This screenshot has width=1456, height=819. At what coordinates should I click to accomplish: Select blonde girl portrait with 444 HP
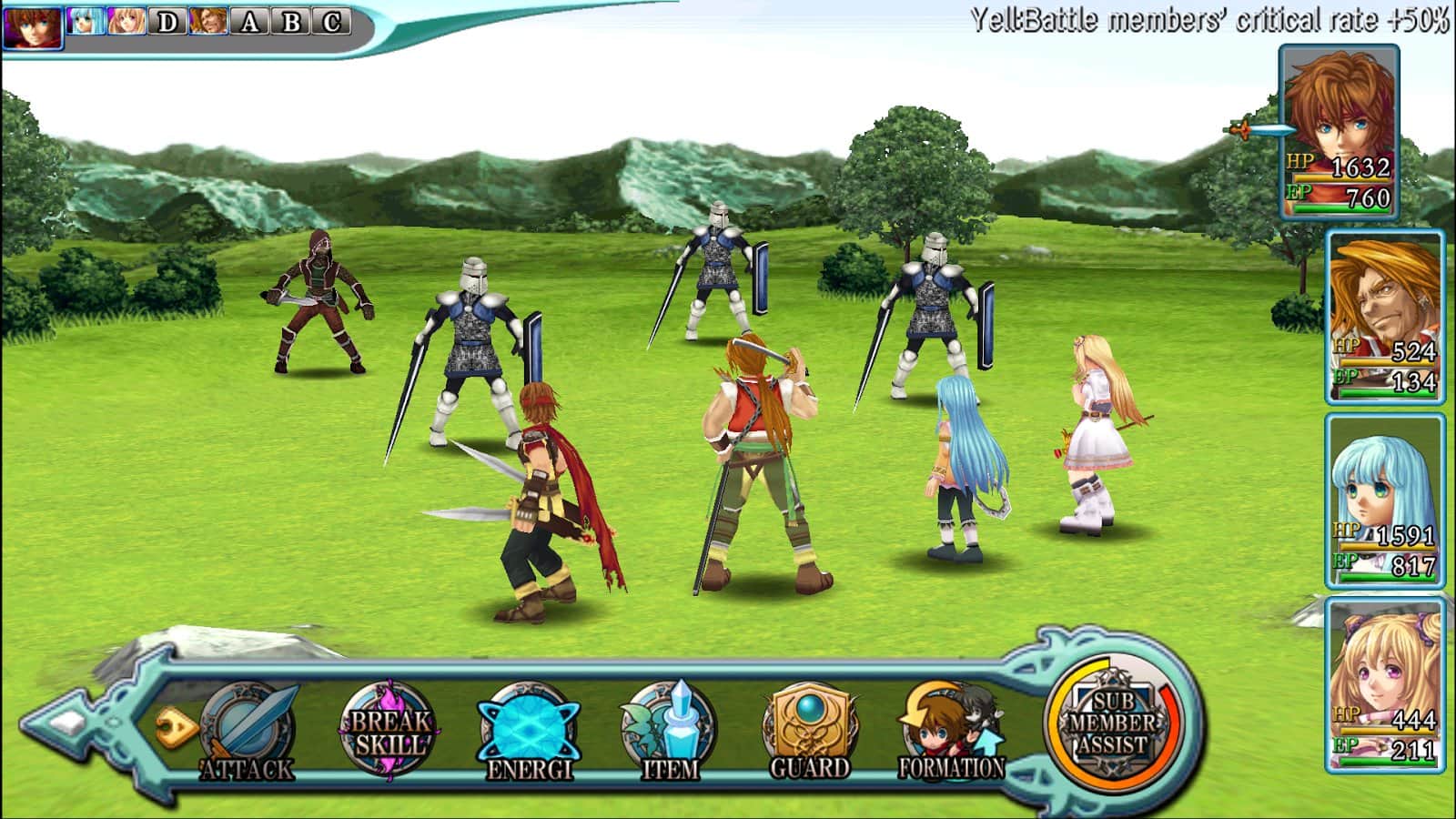tap(1384, 684)
